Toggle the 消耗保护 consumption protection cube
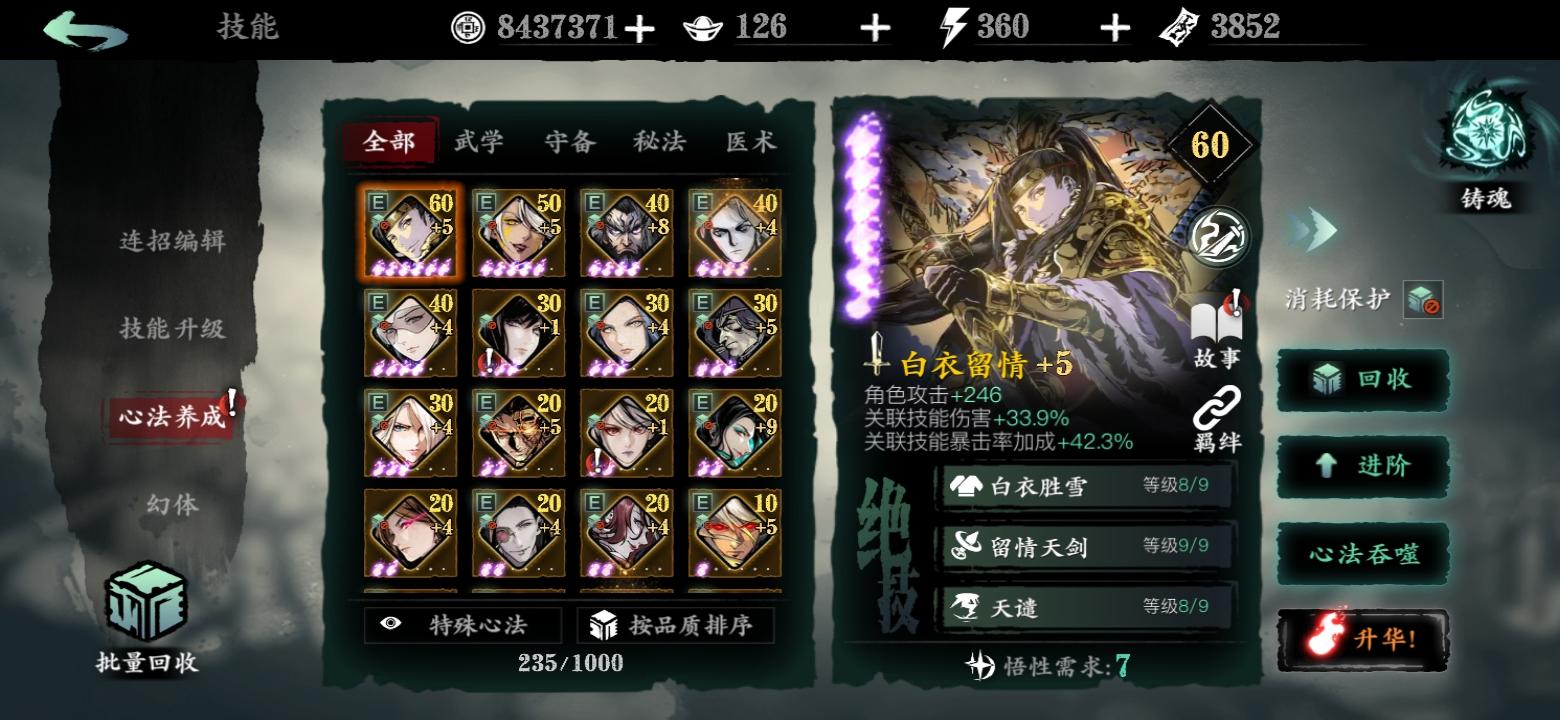Image resolution: width=1560 pixels, height=720 pixels. [1424, 299]
